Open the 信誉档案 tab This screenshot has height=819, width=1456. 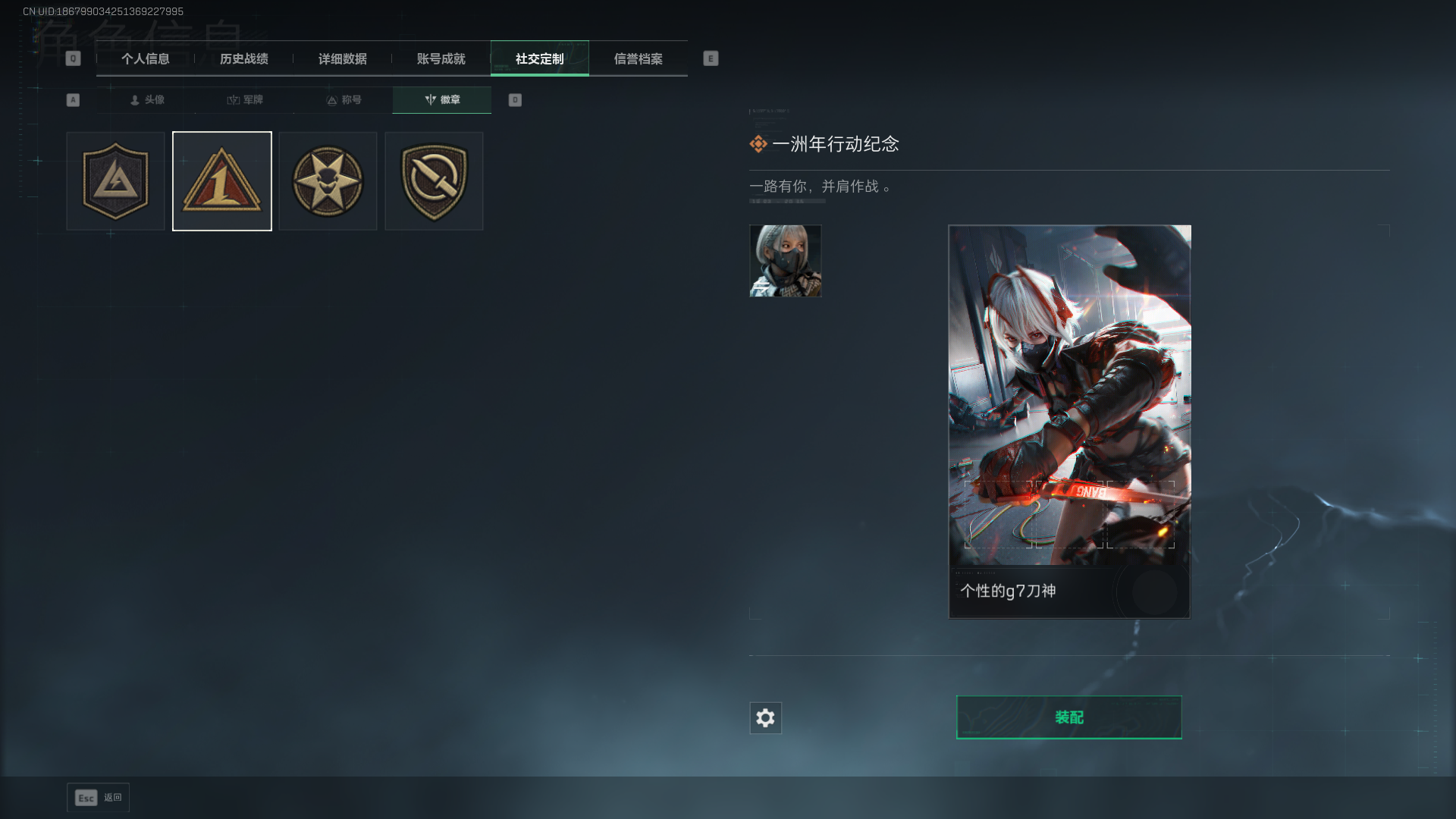[638, 58]
